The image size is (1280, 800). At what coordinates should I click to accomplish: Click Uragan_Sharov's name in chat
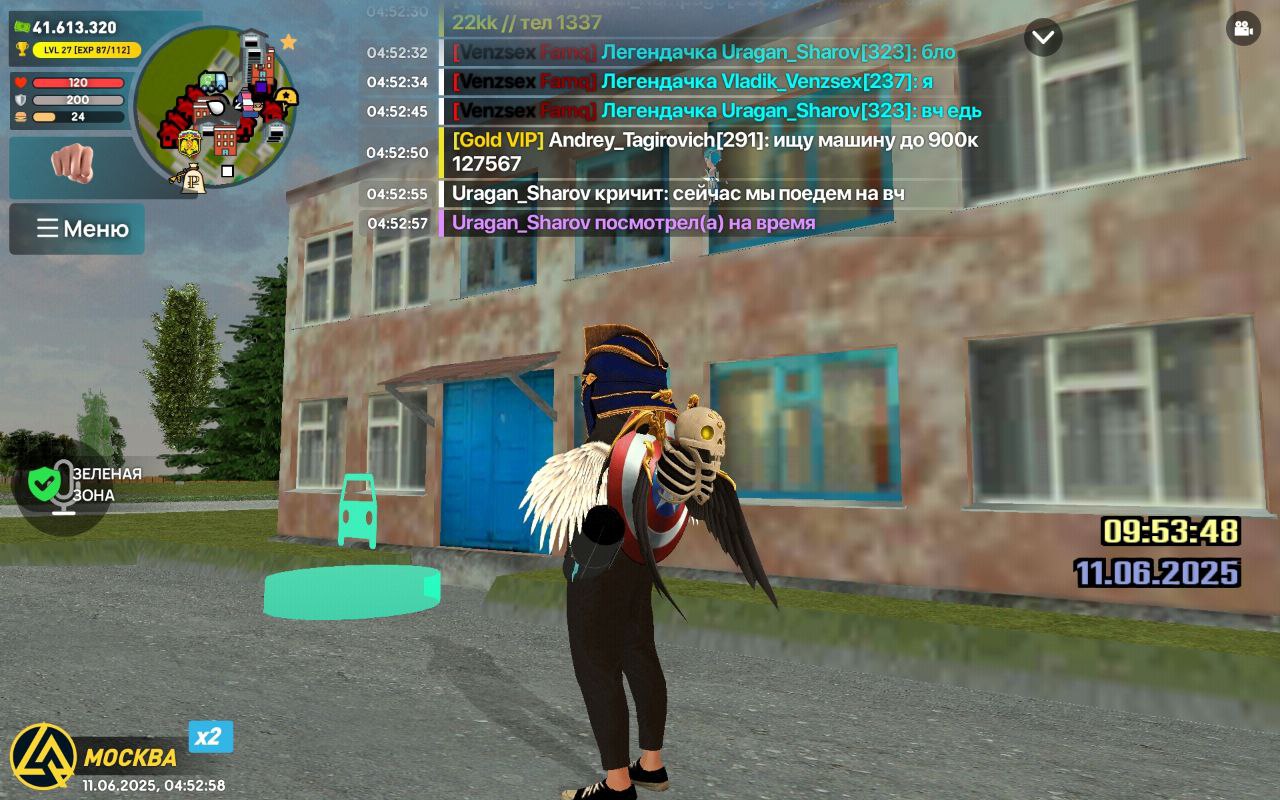click(520, 193)
